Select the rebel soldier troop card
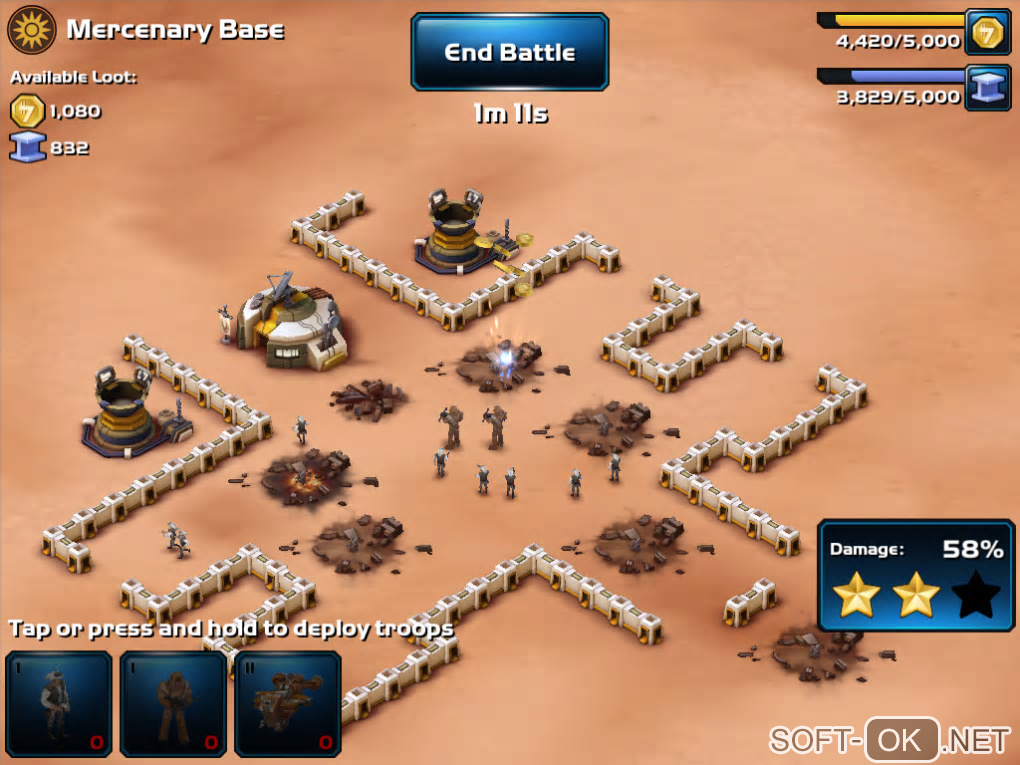The image size is (1020, 765). [59, 703]
